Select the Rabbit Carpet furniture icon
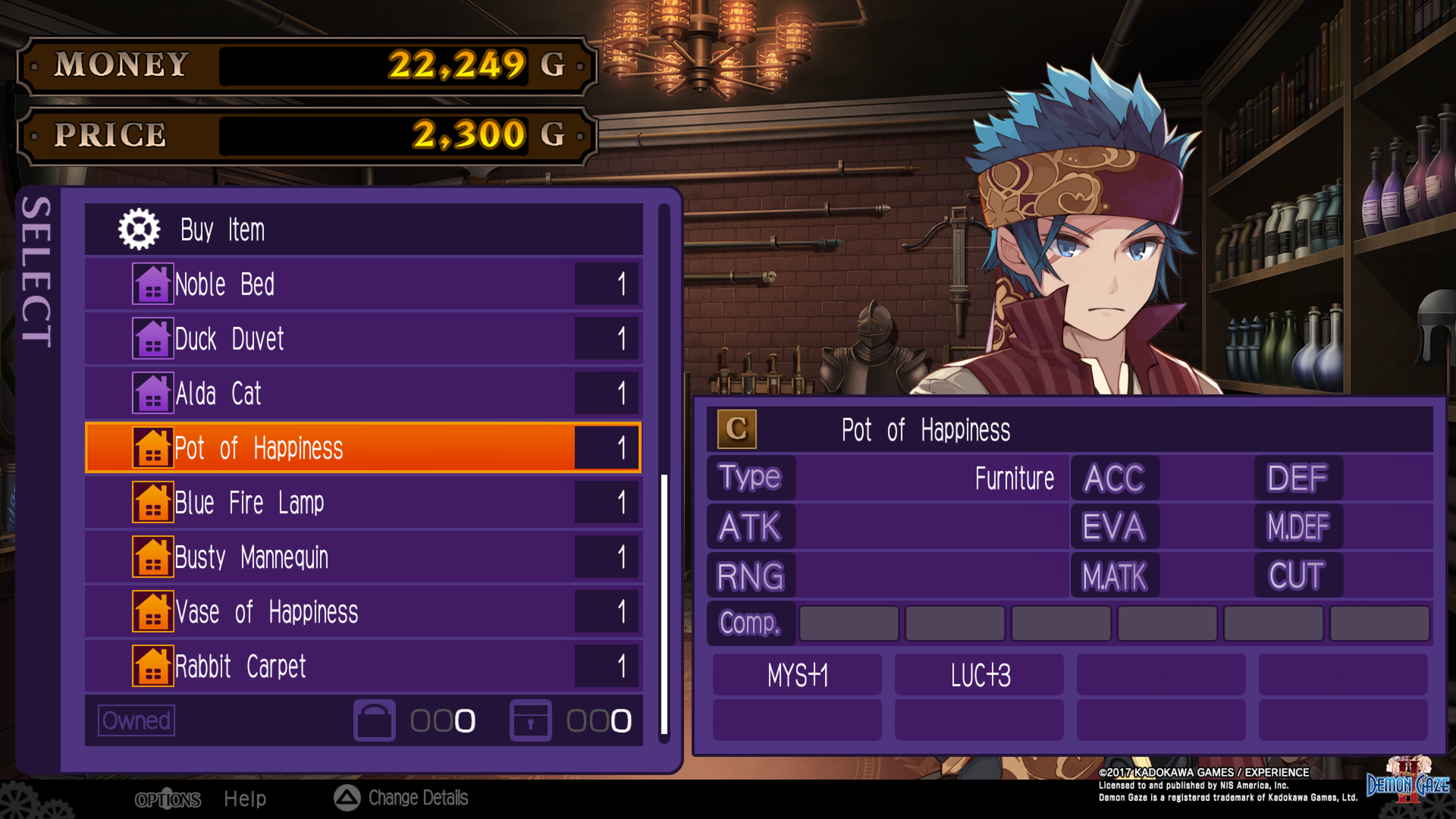Screen dimensions: 1456x819 153,666
